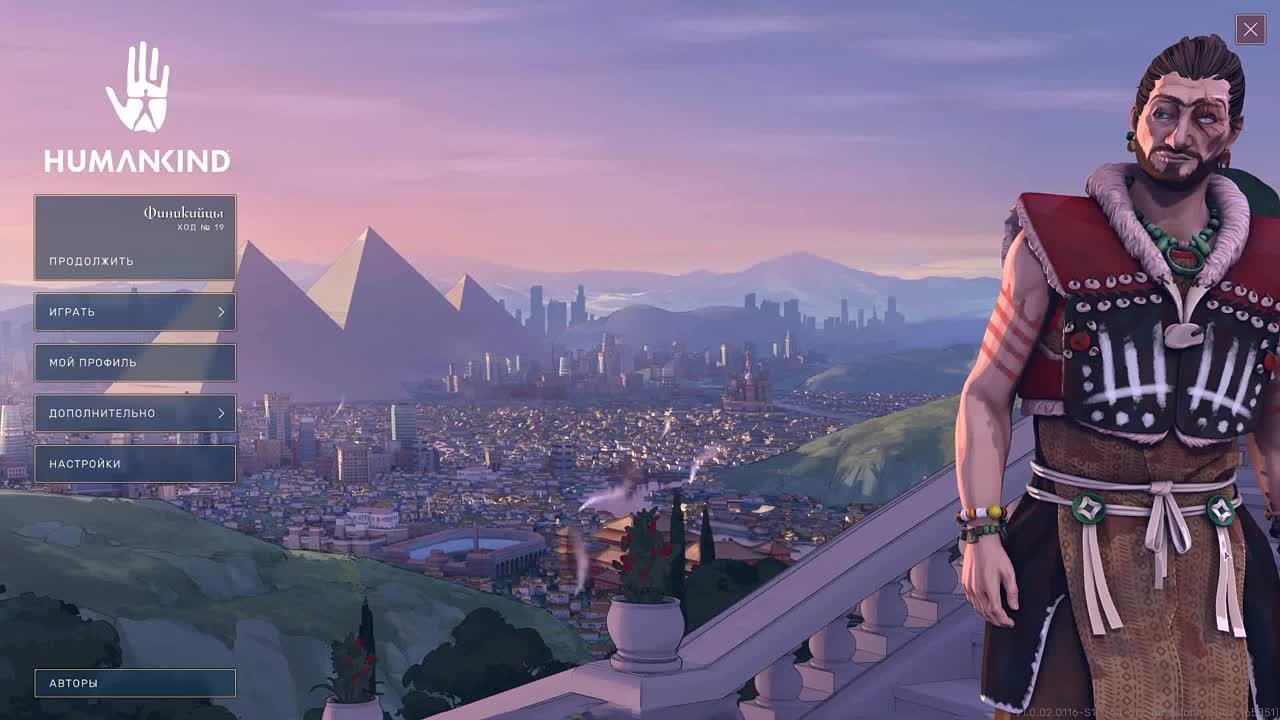This screenshot has height=720, width=1280.
Task: Open Мой профиль
Action: click(x=135, y=362)
